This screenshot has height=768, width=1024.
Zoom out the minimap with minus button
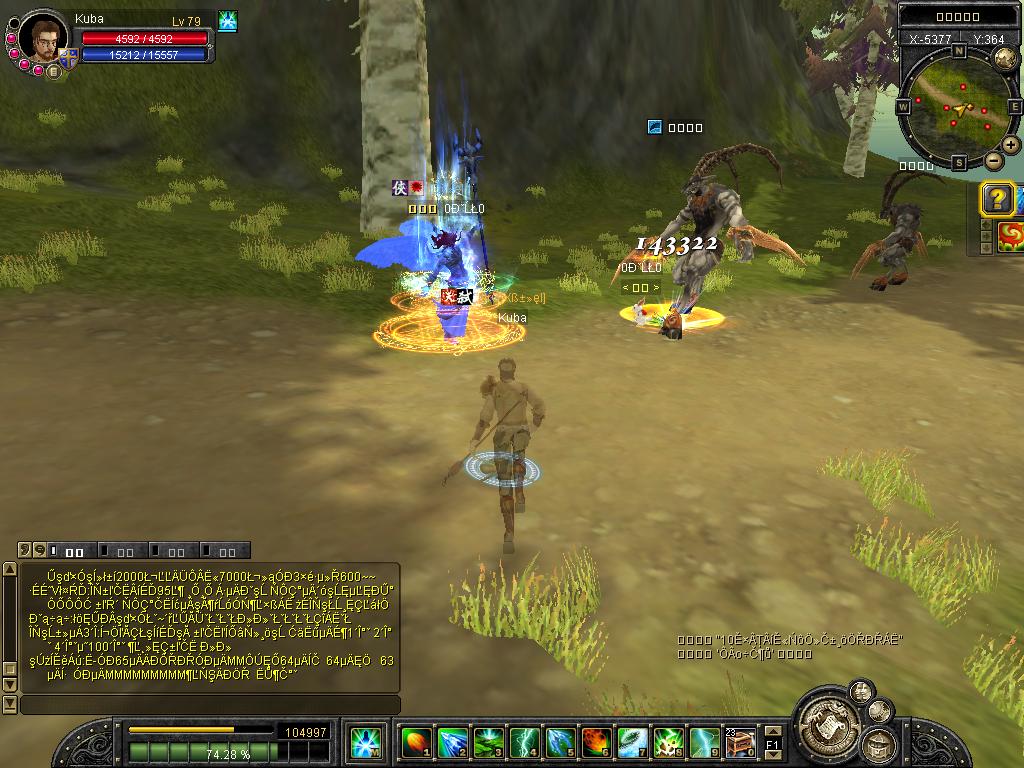point(993,160)
